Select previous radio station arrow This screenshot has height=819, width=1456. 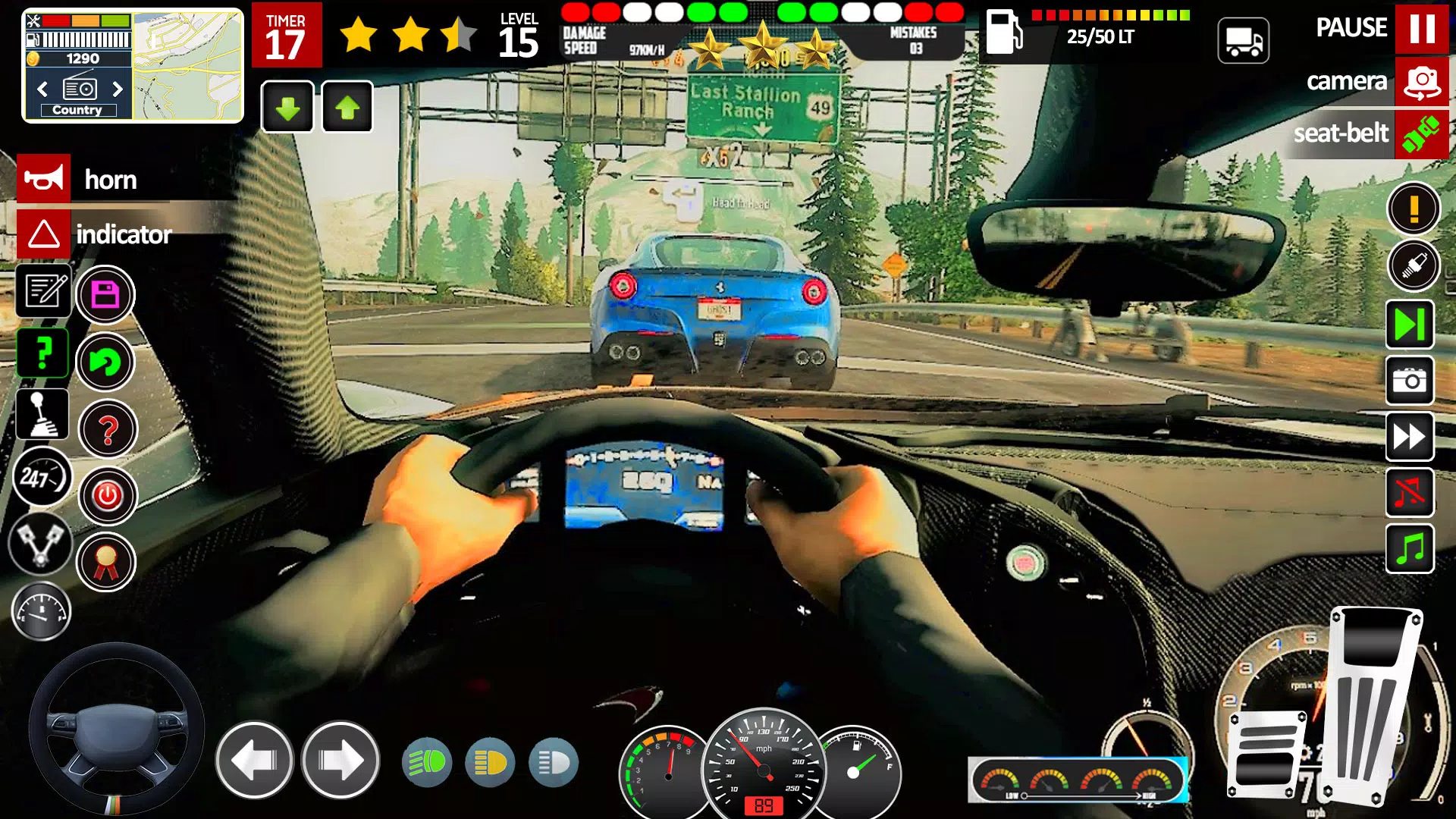(42, 89)
